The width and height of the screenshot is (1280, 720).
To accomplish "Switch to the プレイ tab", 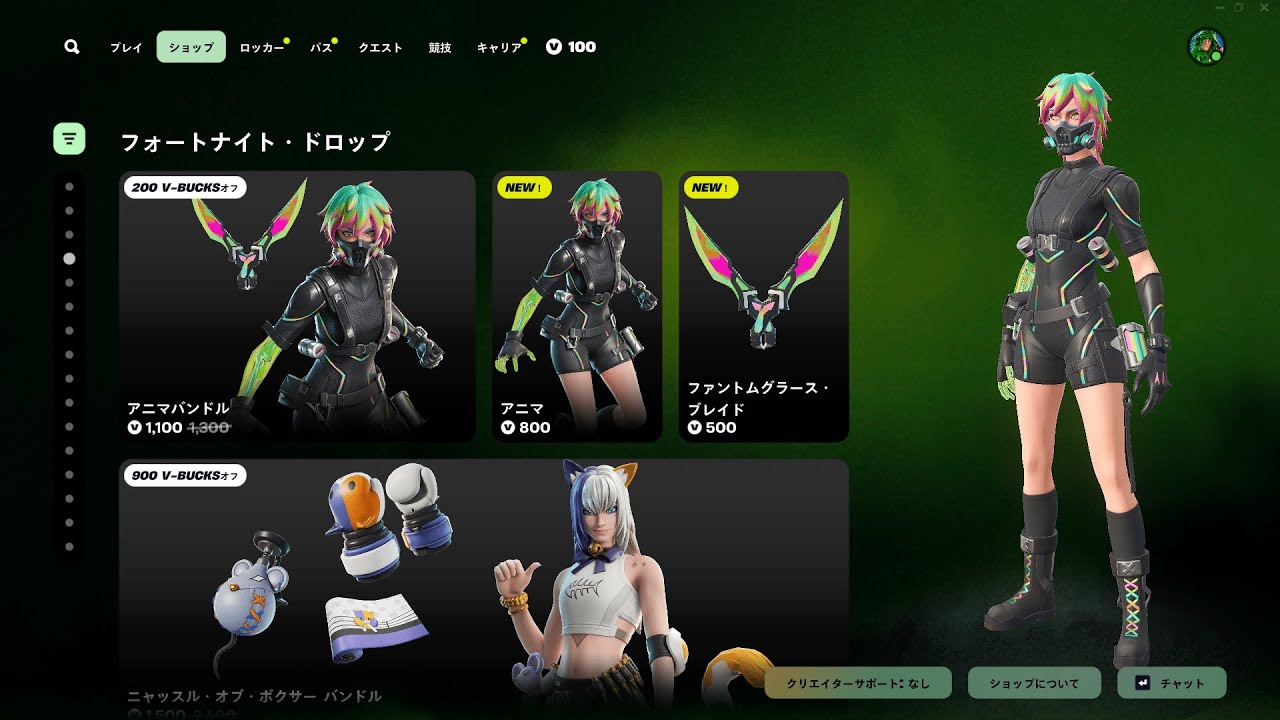I will [x=126, y=47].
